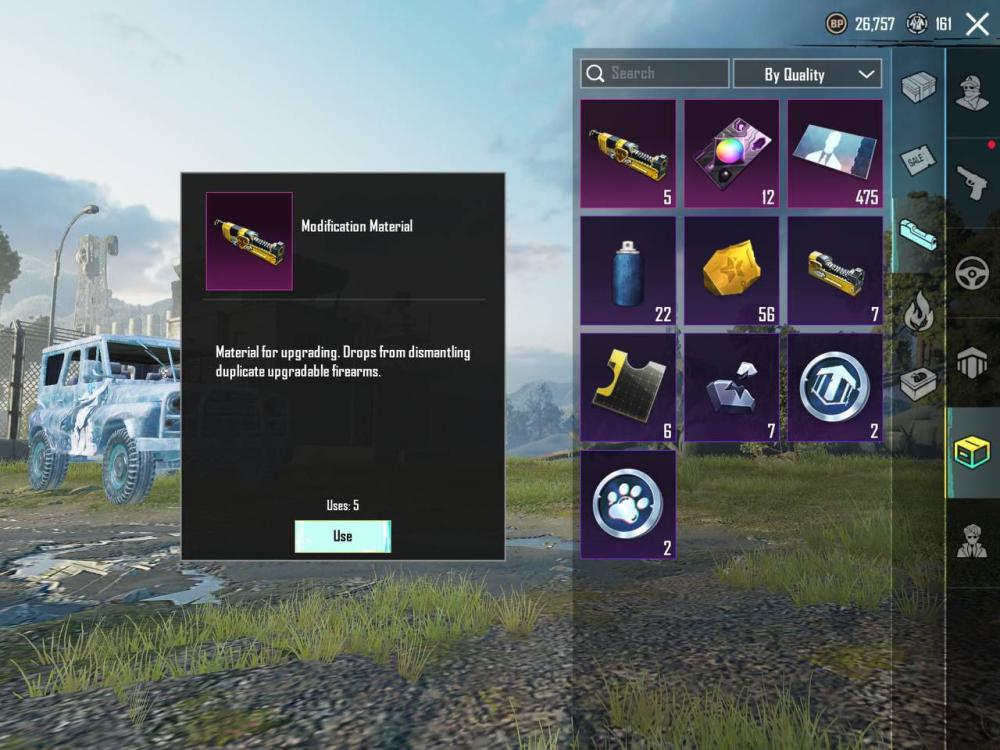Switch to the character outfit tab
Image resolution: width=1000 pixels, height=750 pixels.
(x=972, y=93)
